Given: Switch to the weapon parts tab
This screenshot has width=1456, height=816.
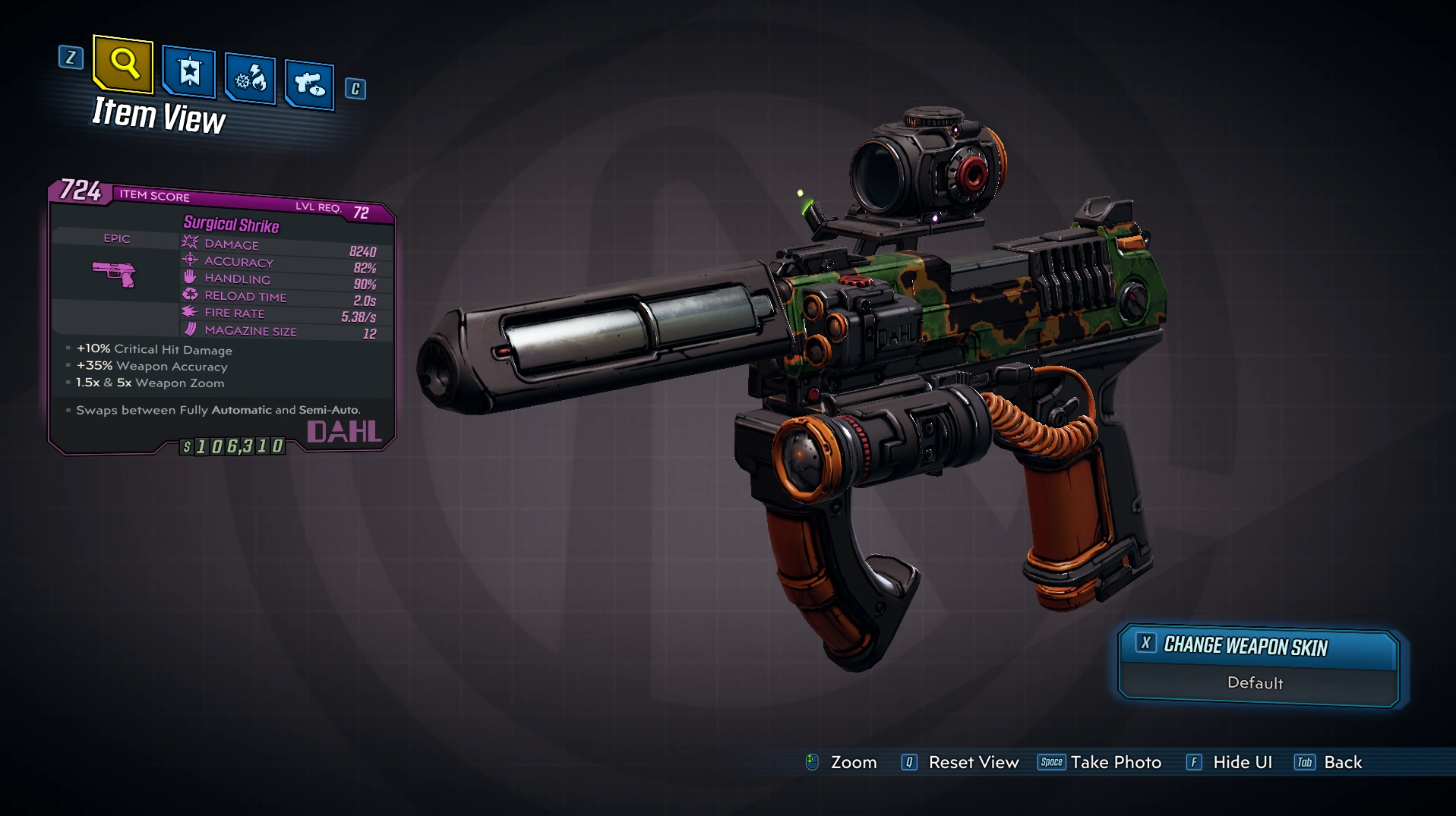Looking at the screenshot, I should (309, 83).
